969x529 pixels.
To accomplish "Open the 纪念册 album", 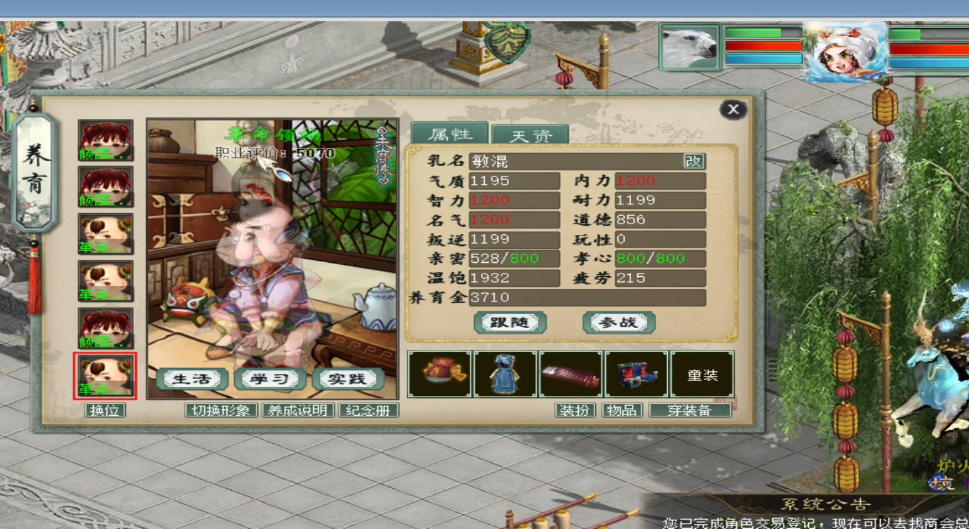I will pyautogui.click(x=368, y=410).
